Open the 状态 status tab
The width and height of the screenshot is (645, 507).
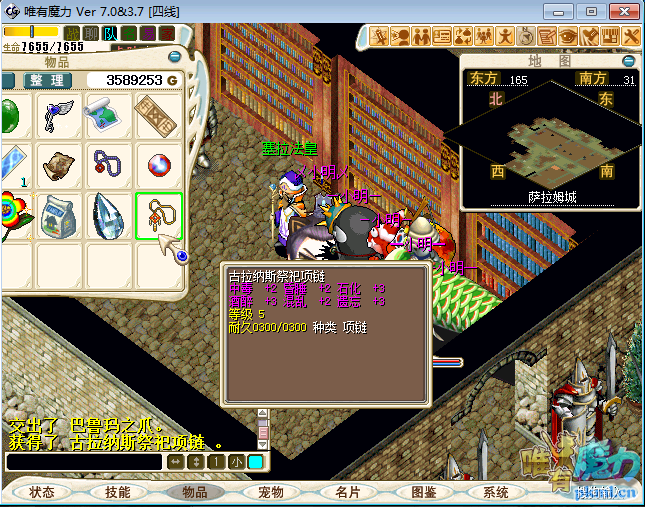(x=42, y=491)
